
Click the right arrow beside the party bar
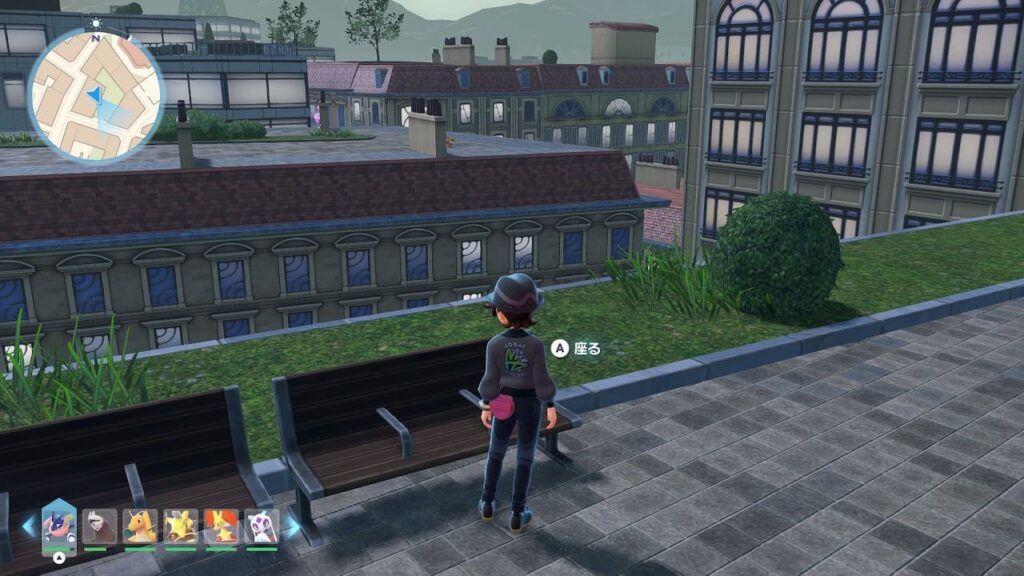coord(292,526)
